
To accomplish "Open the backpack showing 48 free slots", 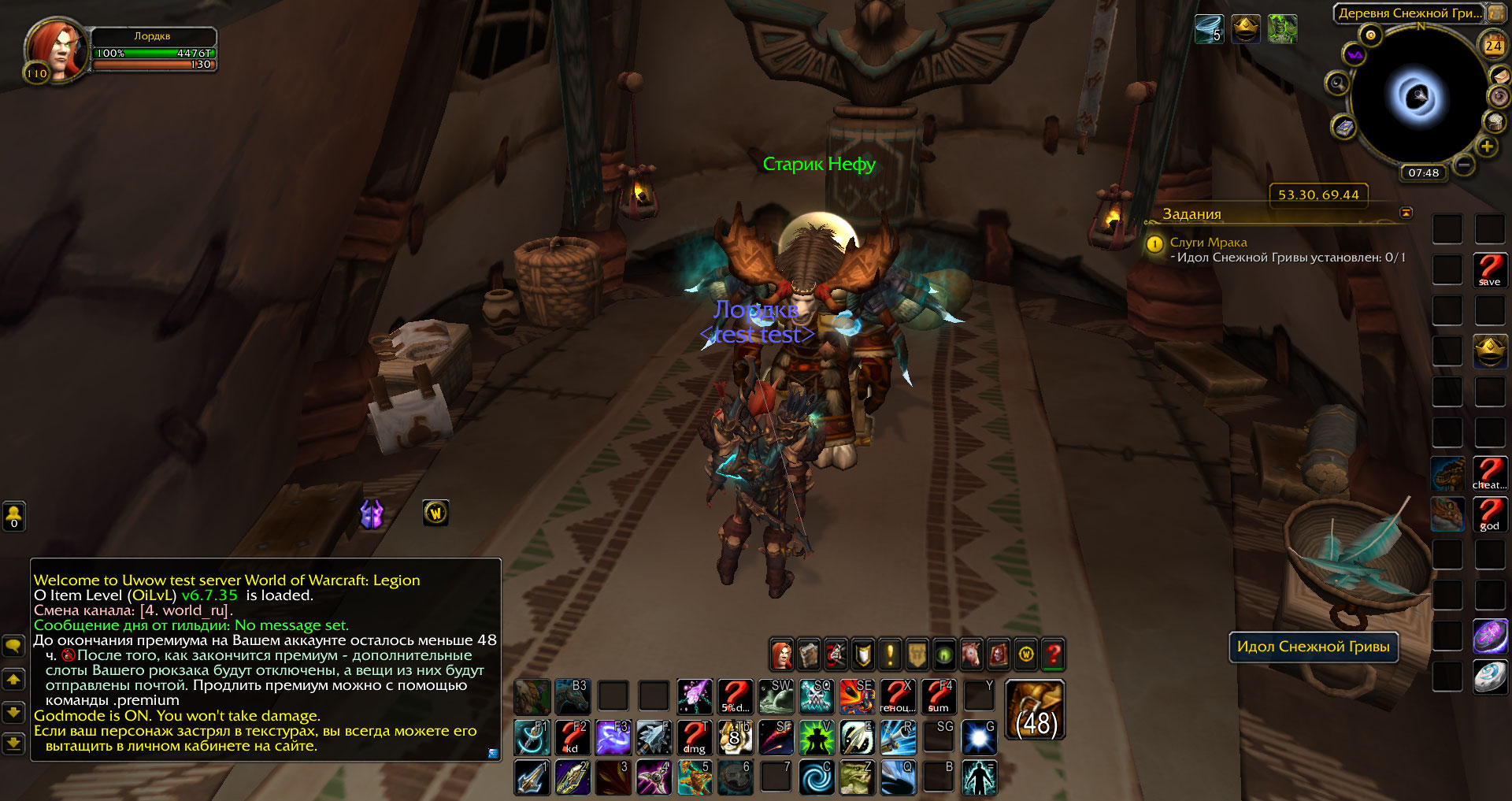I will click(x=1036, y=710).
